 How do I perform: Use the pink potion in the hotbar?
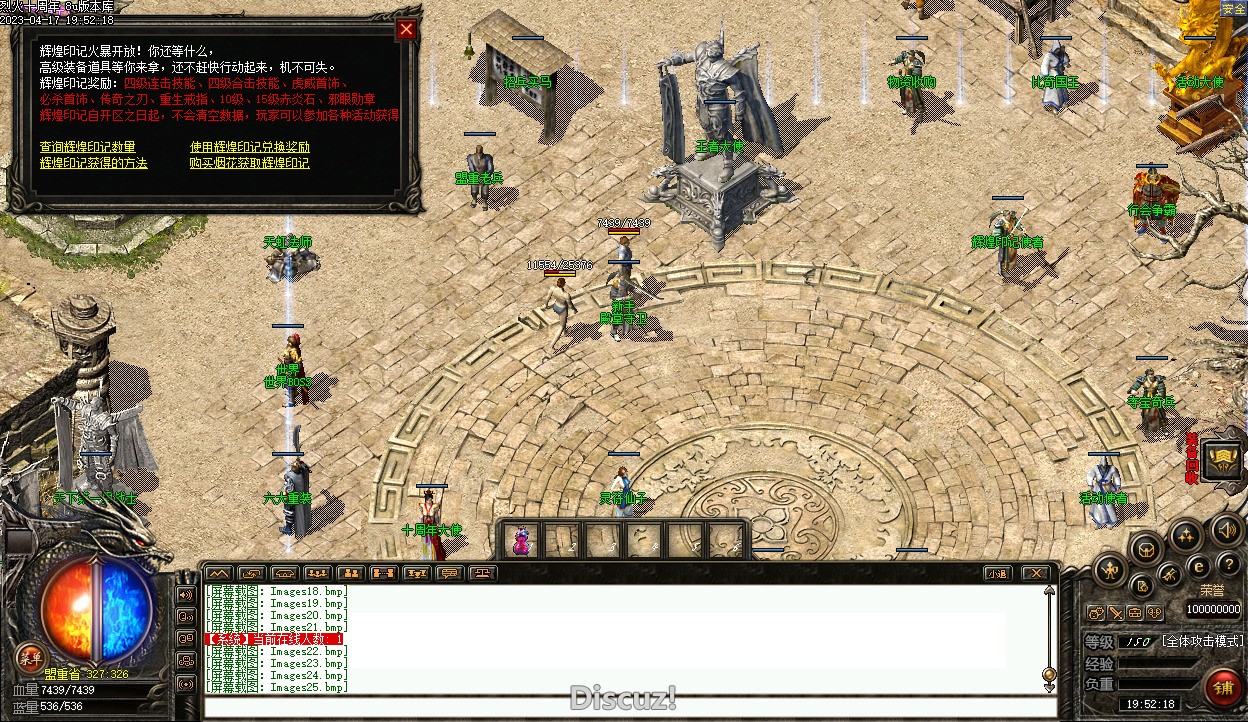(x=521, y=541)
